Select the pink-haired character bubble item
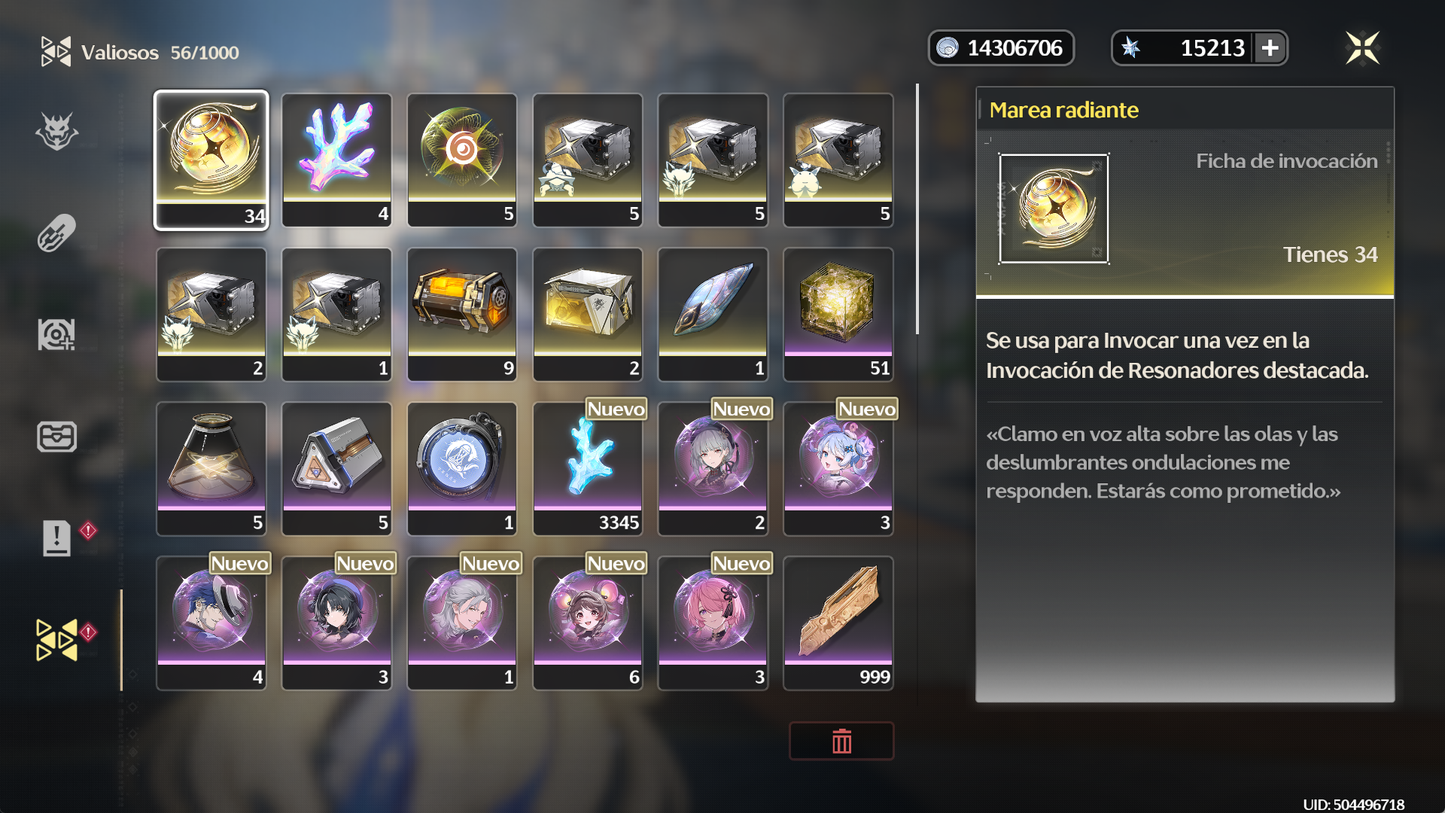 (713, 622)
